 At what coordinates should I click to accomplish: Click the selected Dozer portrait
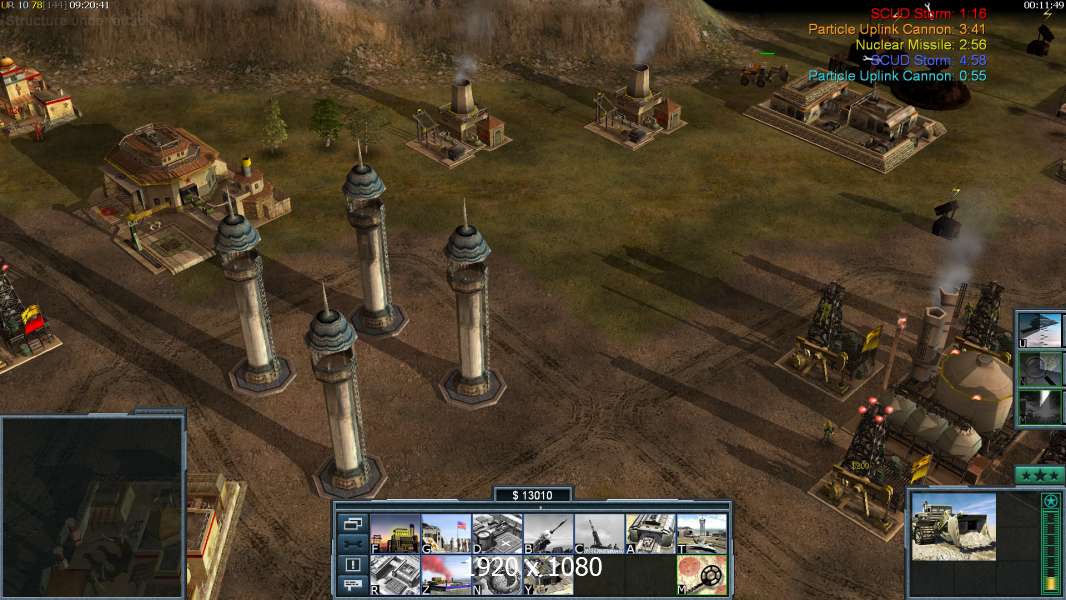[953, 526]
